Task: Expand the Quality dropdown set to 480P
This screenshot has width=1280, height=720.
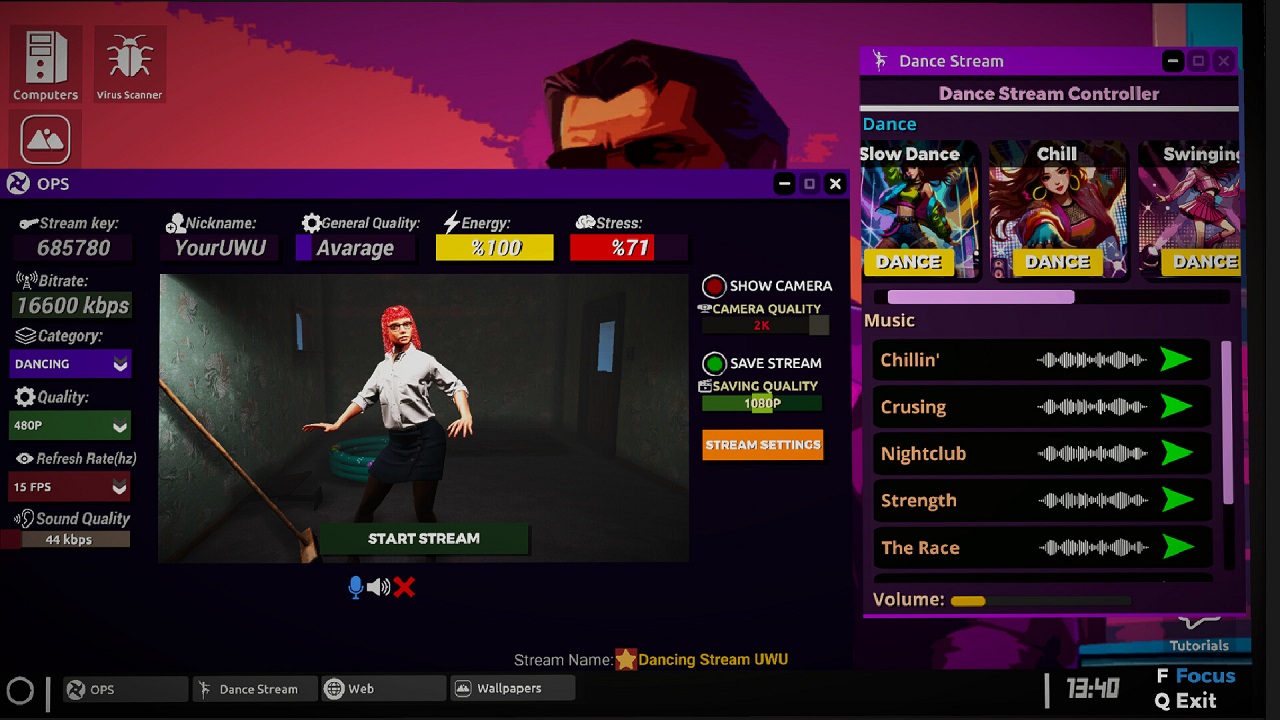Action: [70, 426]
